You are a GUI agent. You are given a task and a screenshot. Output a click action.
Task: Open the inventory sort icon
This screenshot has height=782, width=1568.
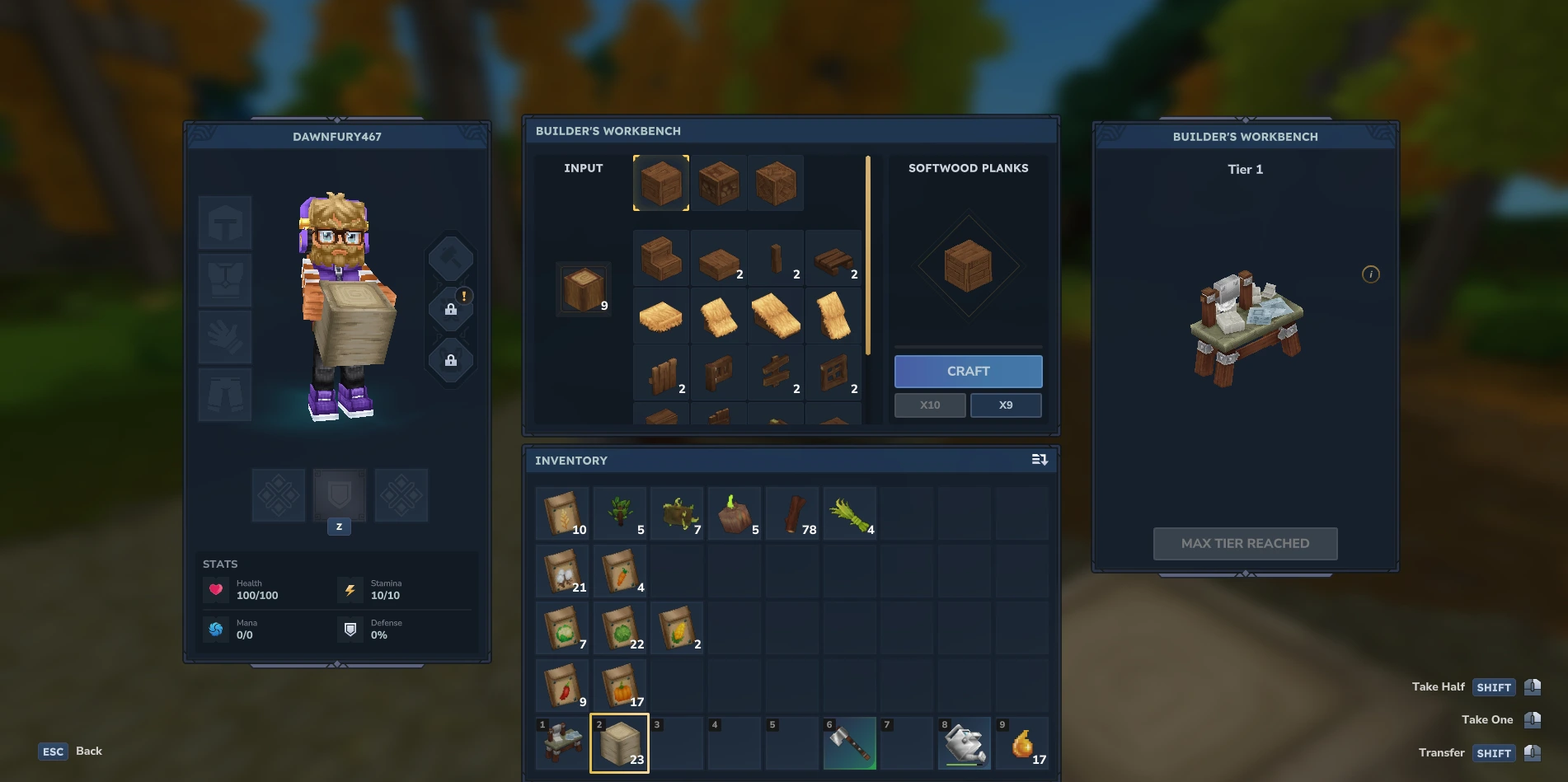(1040, 460)
